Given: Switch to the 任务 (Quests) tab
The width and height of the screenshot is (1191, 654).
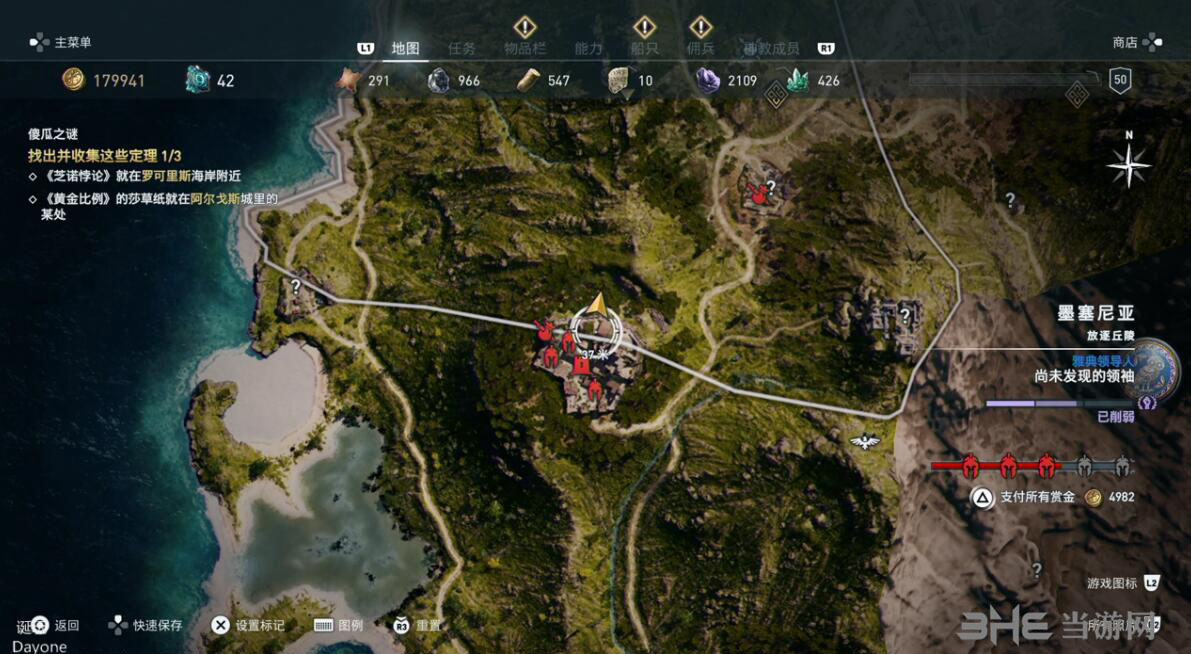Looking at the screenshot, I should 462,48.
